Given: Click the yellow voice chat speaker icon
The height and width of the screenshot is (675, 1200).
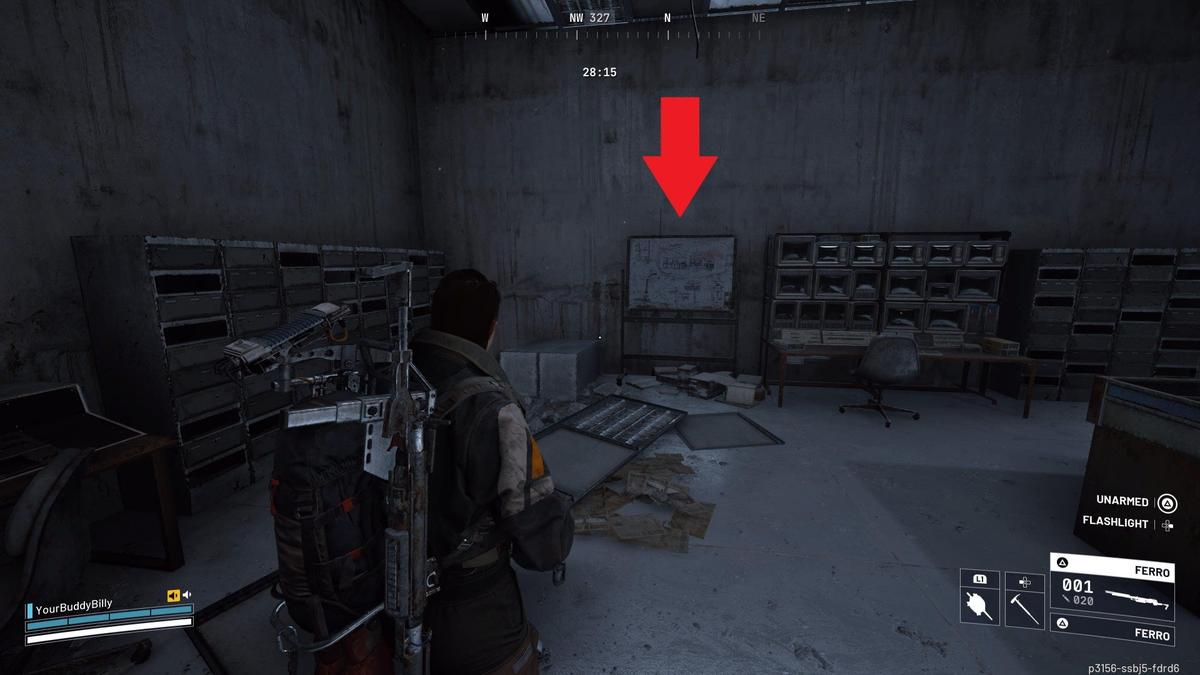Looking at the screenshot, I should (173, 596).
